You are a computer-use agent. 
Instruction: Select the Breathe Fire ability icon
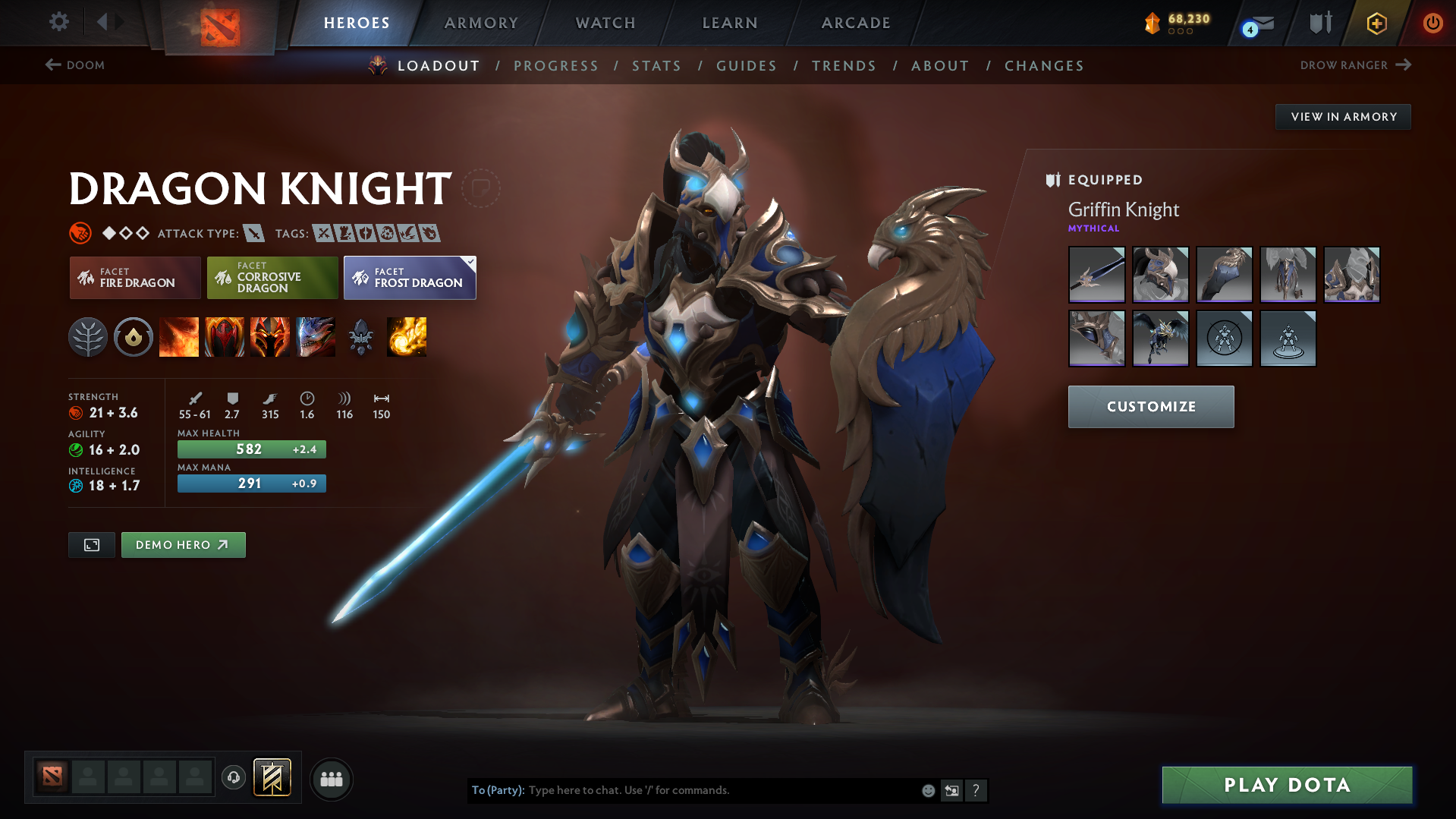point(179,338)
